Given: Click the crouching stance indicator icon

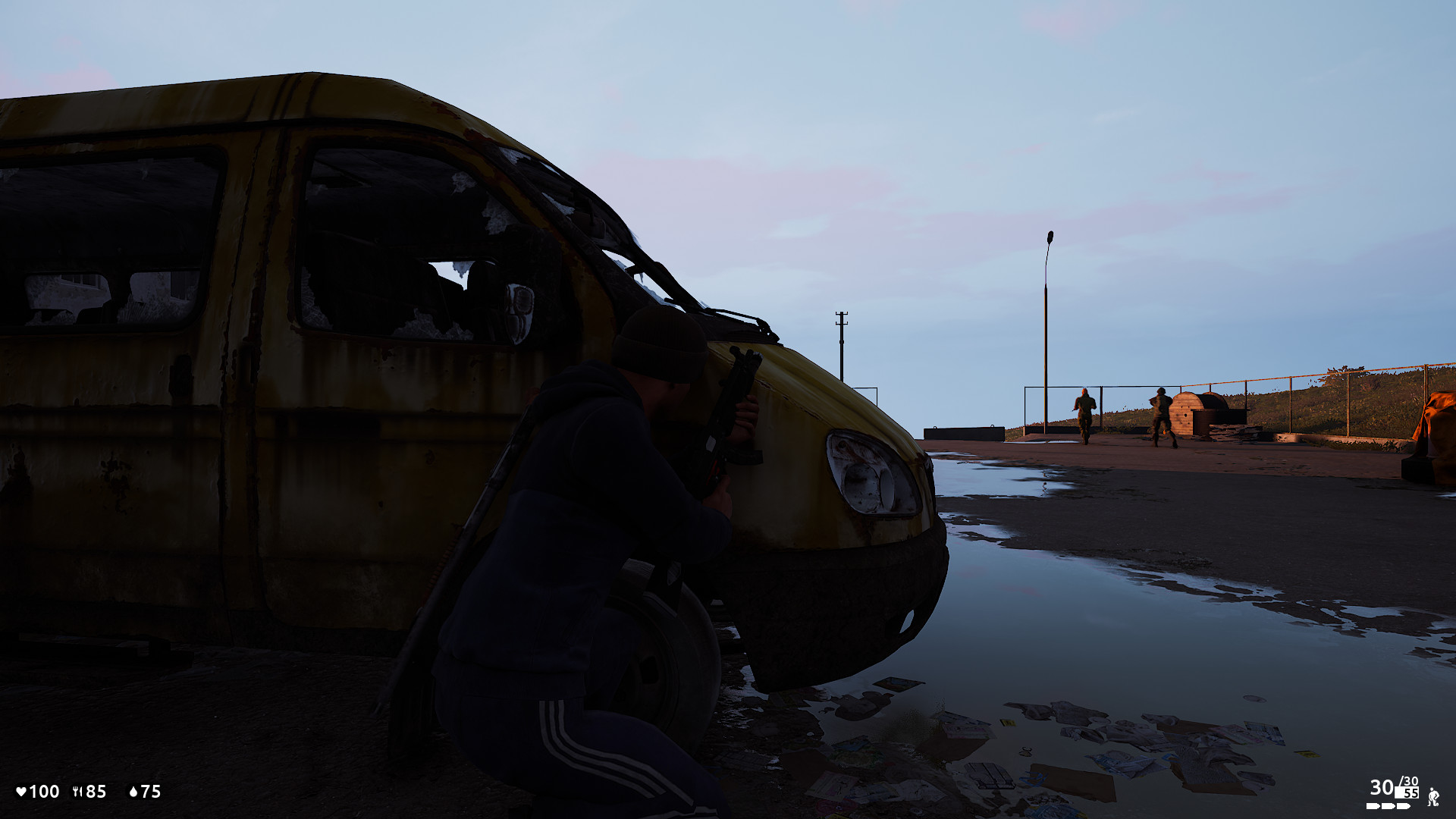Looking at the screenshot, I should [1433, 797].
